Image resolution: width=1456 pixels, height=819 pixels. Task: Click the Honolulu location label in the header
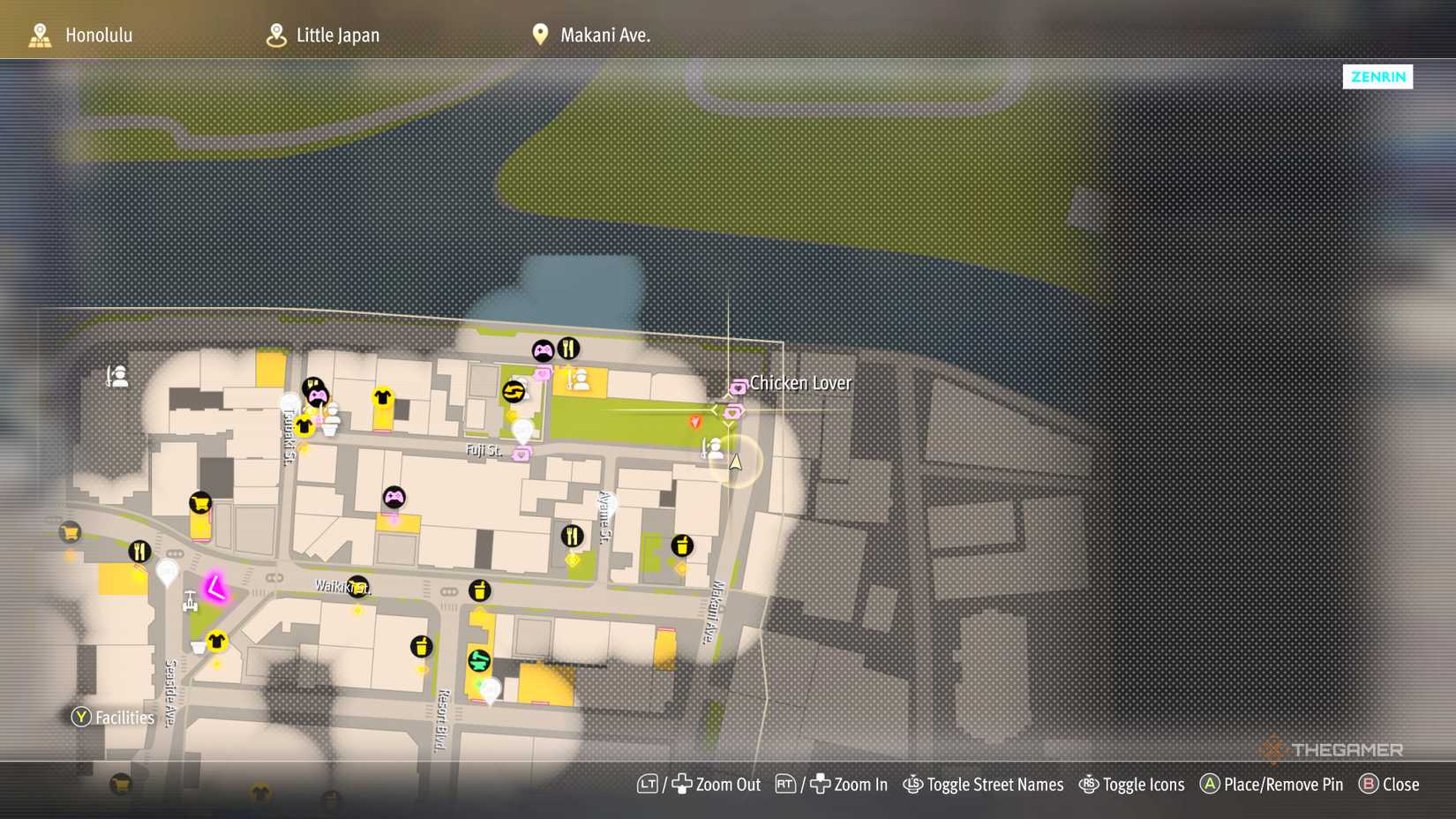99,35
